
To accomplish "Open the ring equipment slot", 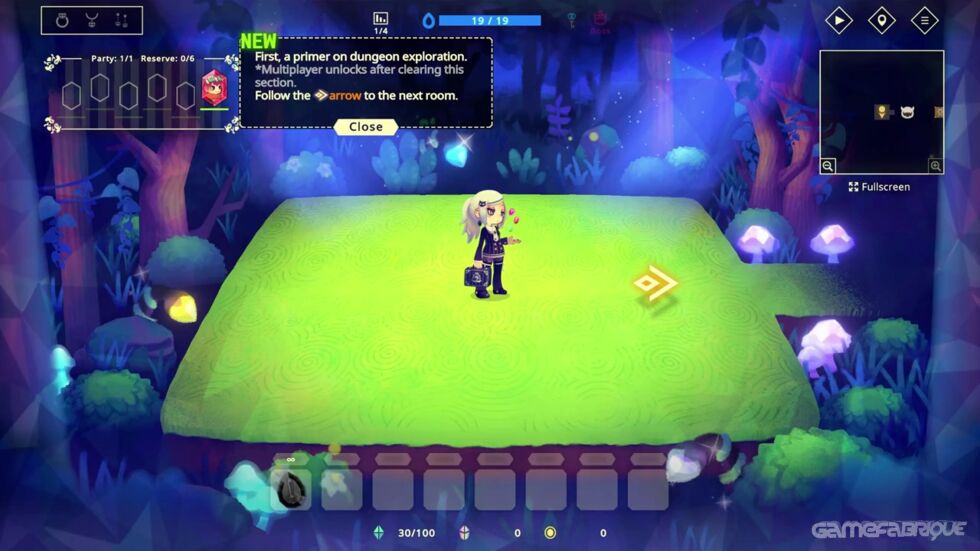I will [63, 20].
